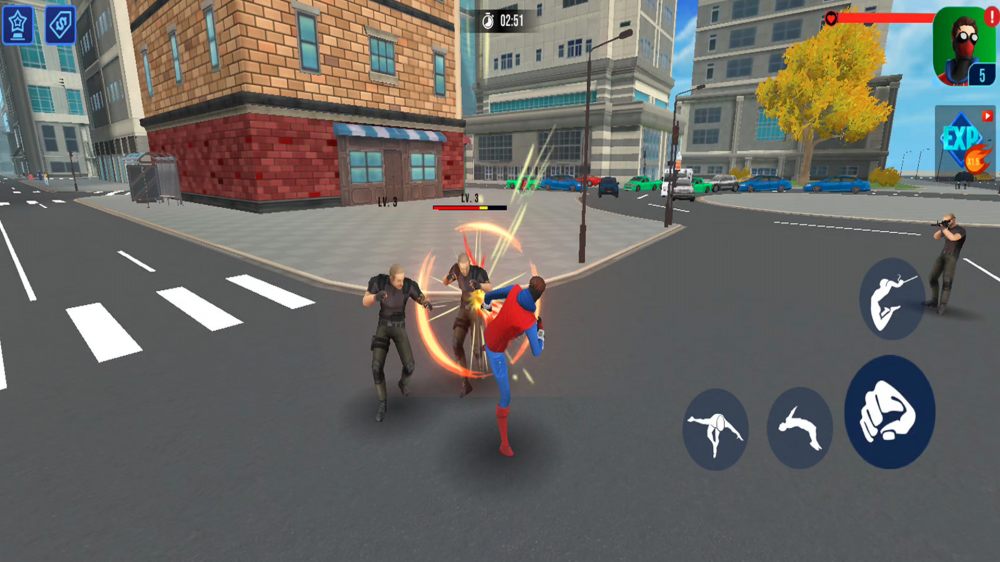Trigger the handstand flip move button
This screenshot has width=1000, height=562.
[716, 429]
